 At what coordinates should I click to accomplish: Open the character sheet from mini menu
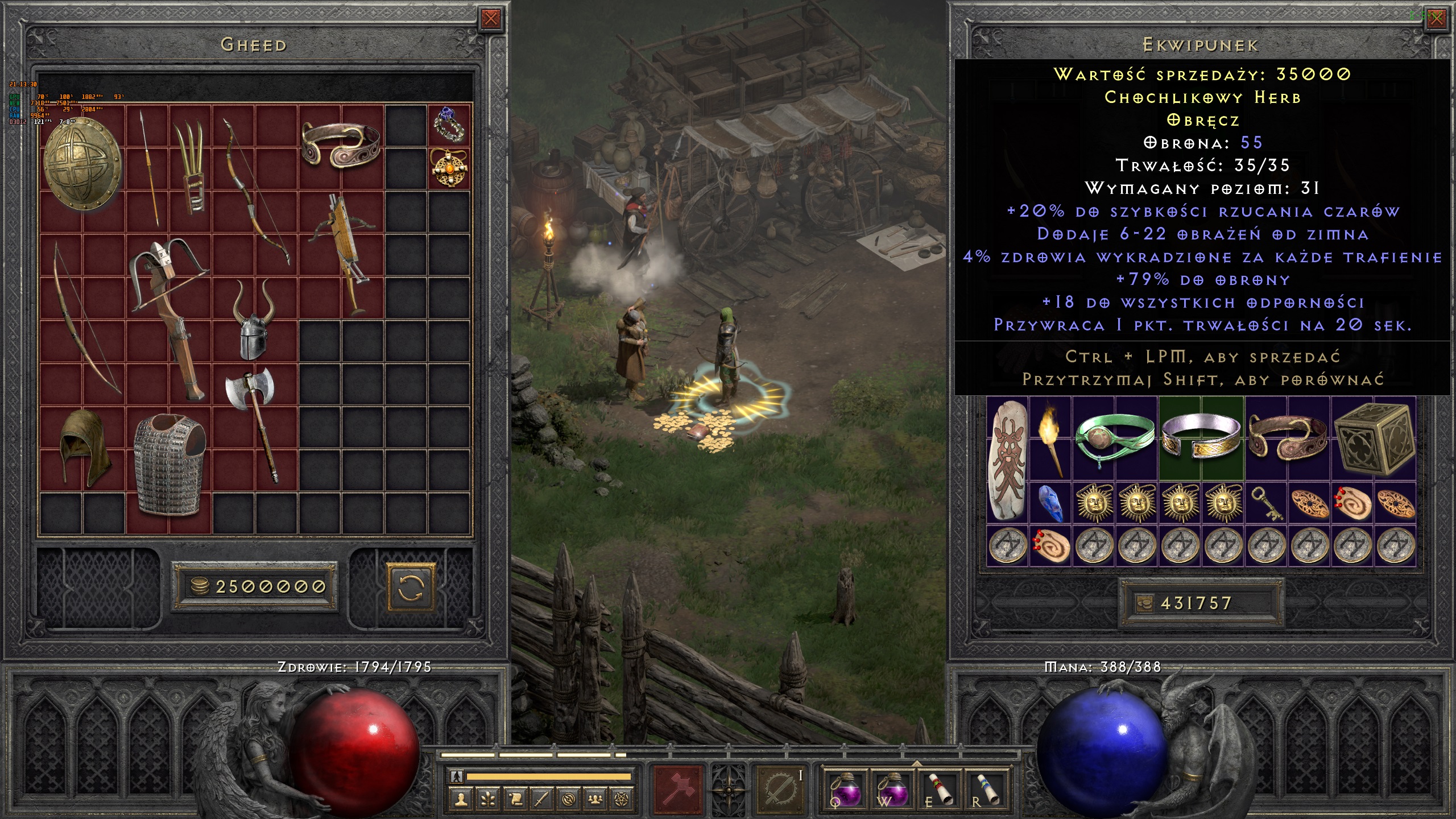(x=461, y=799)
